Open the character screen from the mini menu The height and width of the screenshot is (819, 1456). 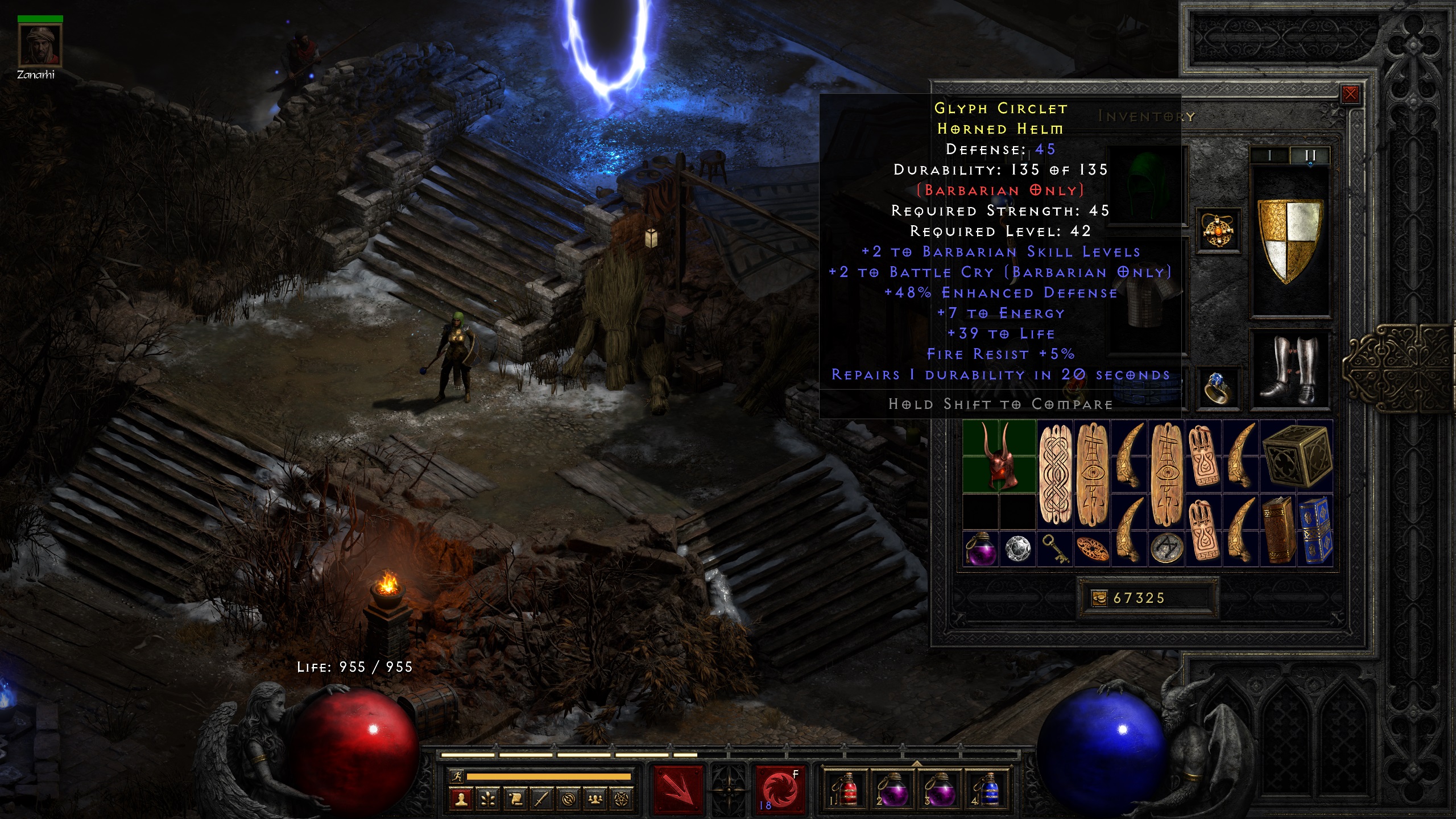tap(461, 800)
